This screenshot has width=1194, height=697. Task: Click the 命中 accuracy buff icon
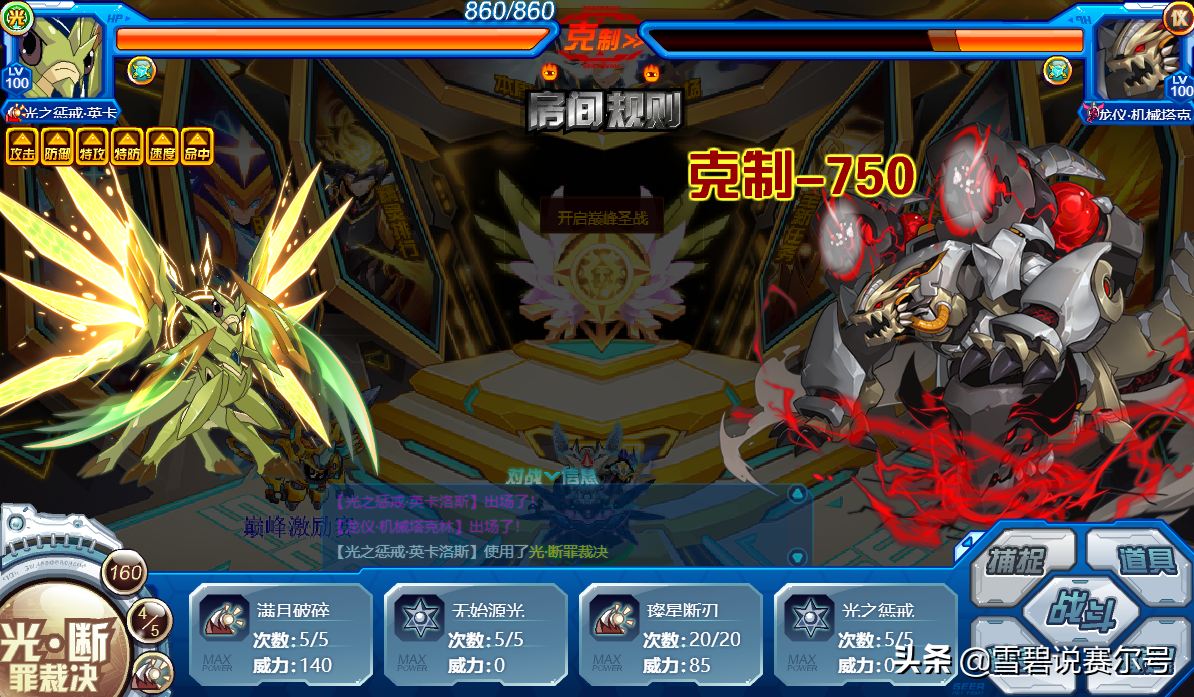pos(197,146)
